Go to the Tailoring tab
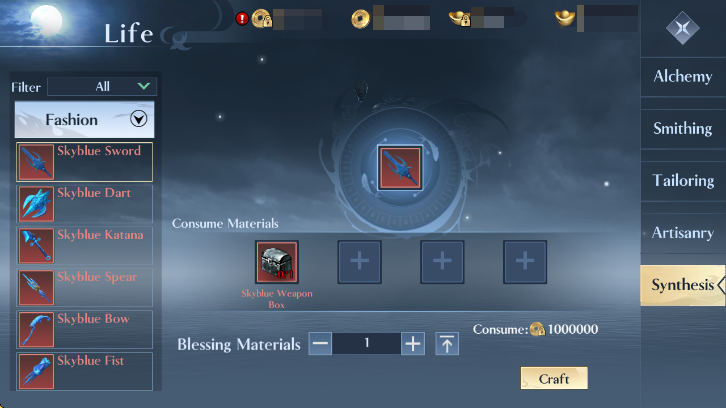The height and width of the screenshot is (408, 726). tap(683, 181)
